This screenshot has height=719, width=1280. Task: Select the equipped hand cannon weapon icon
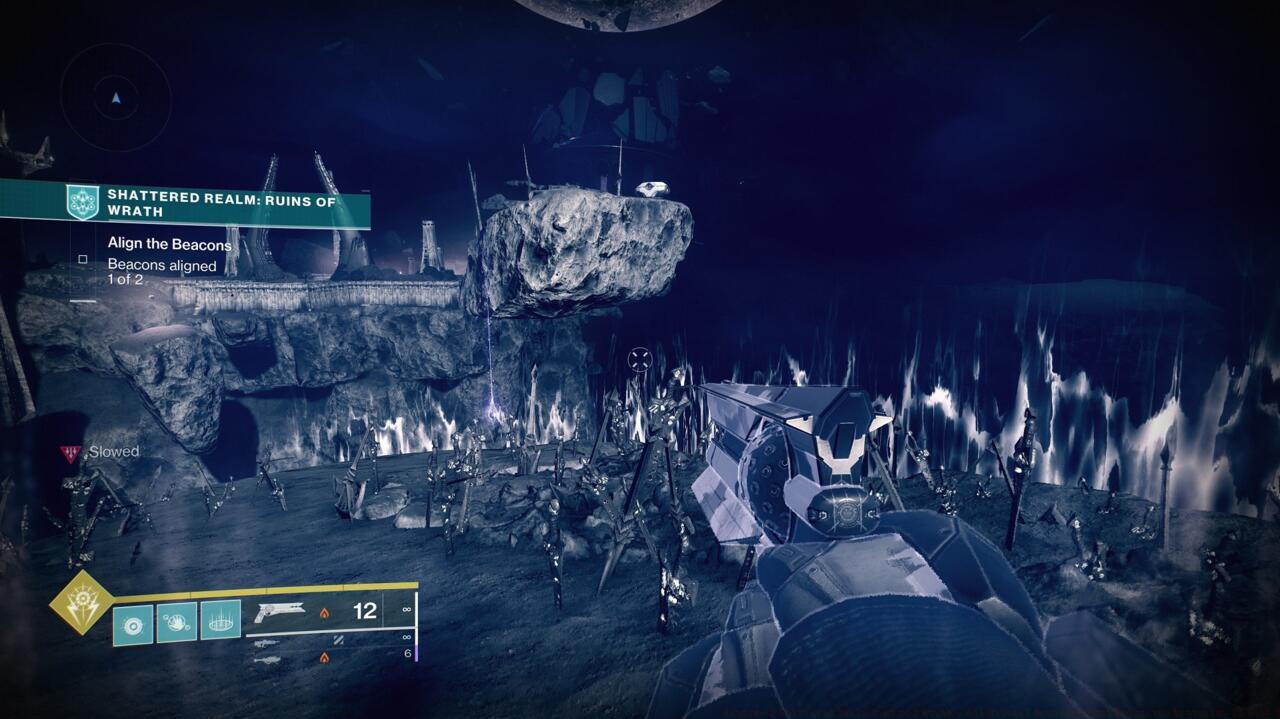[277, 611]
